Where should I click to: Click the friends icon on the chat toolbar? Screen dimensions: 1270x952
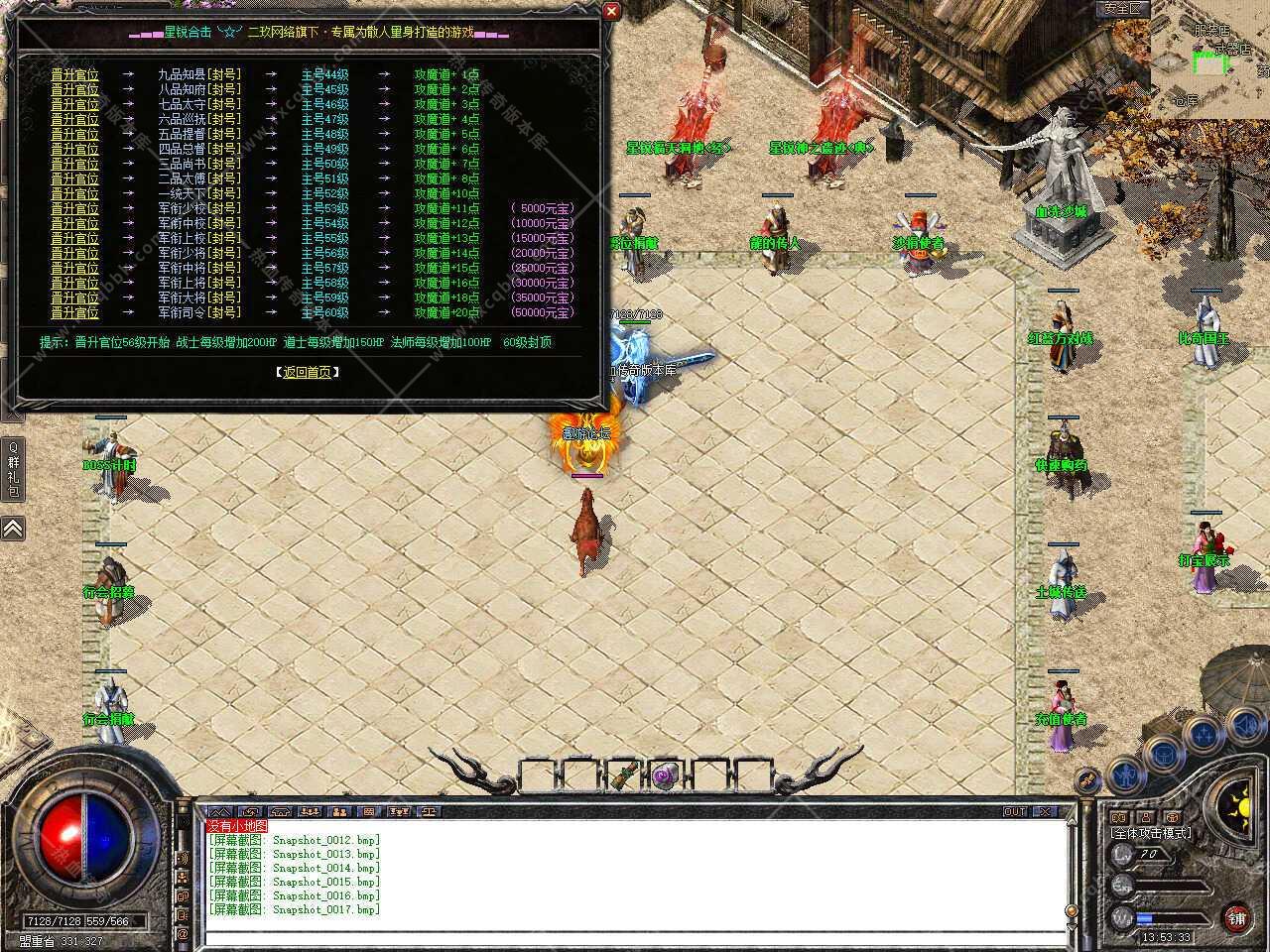(x=310, y=811)
